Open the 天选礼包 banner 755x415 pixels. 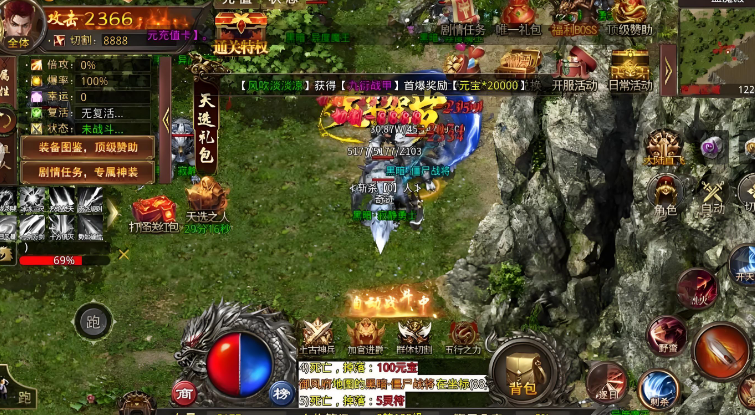[207, 128]
